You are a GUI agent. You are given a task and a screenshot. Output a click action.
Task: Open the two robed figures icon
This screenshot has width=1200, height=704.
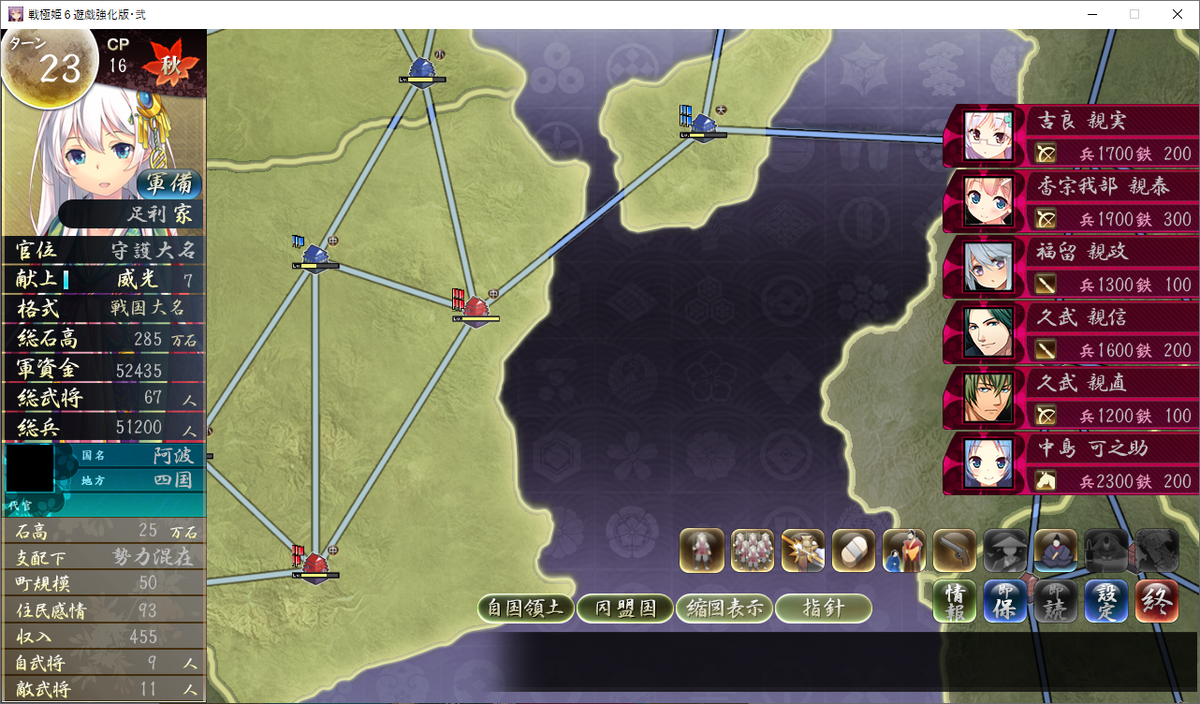tap(905, 551)
